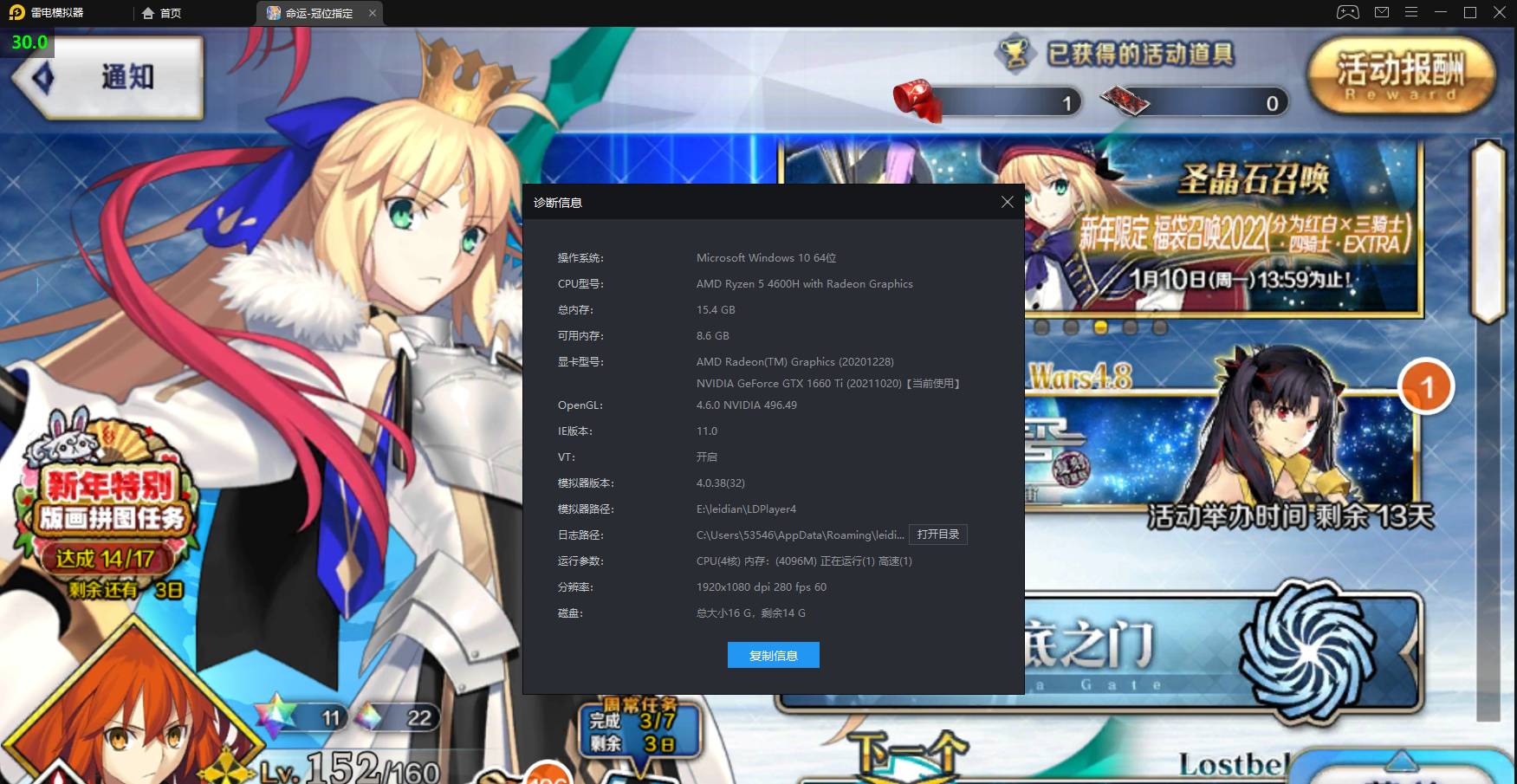Click the green 30.0 FPS counter
Screen dimensions: 1517x784
[x=28, y=42]
